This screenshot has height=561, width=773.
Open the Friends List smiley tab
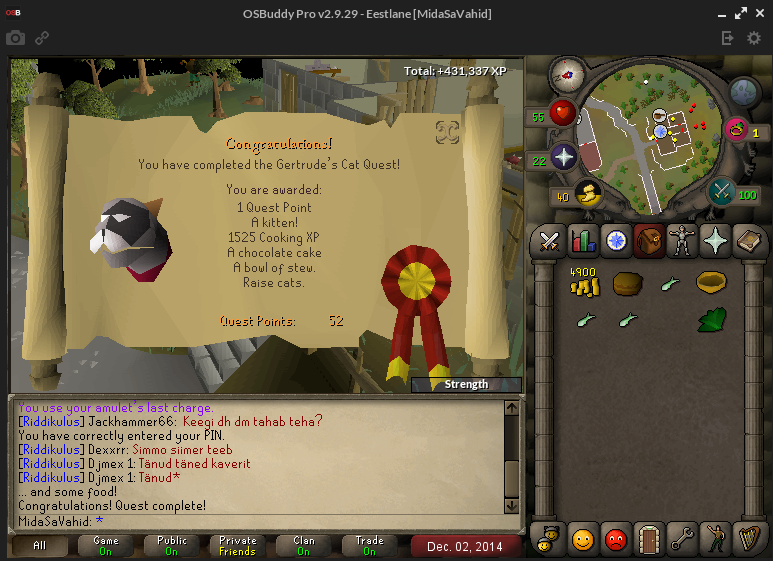click(x=582, y=539)
